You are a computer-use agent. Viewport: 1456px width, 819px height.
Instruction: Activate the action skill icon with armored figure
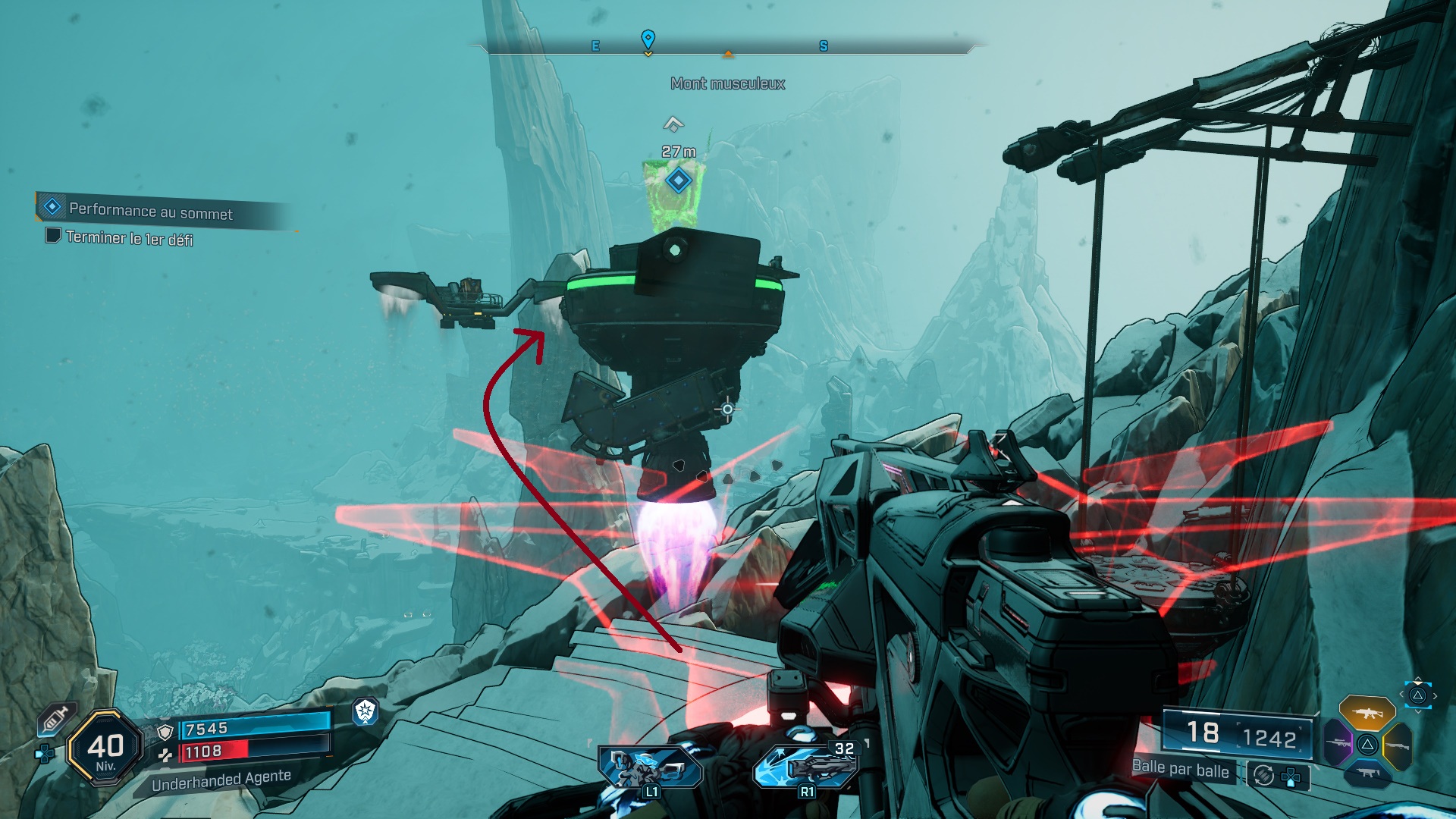(x=649, y=767)
